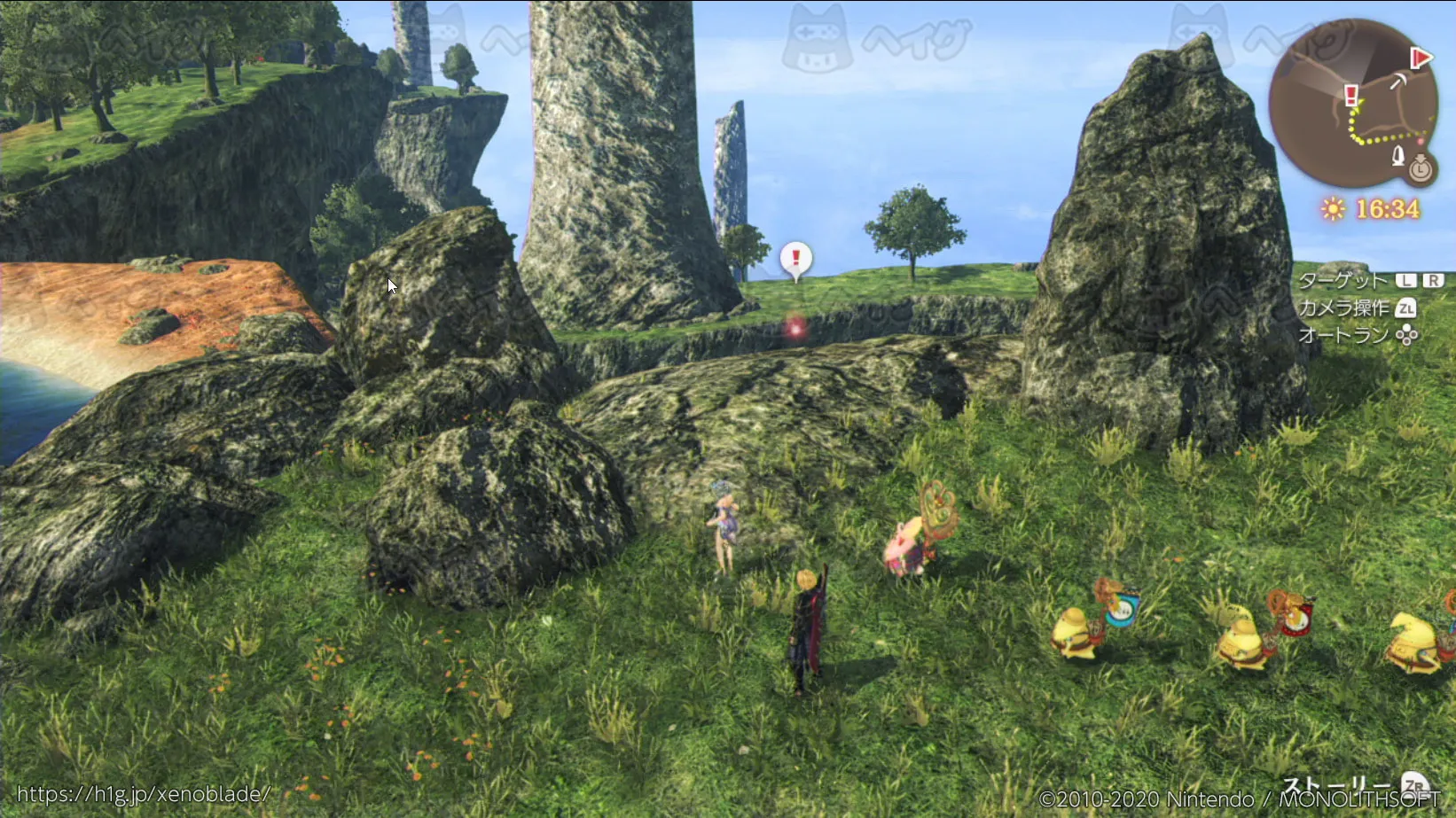Open the clock icon beside the minimap

coord(1421,167)
